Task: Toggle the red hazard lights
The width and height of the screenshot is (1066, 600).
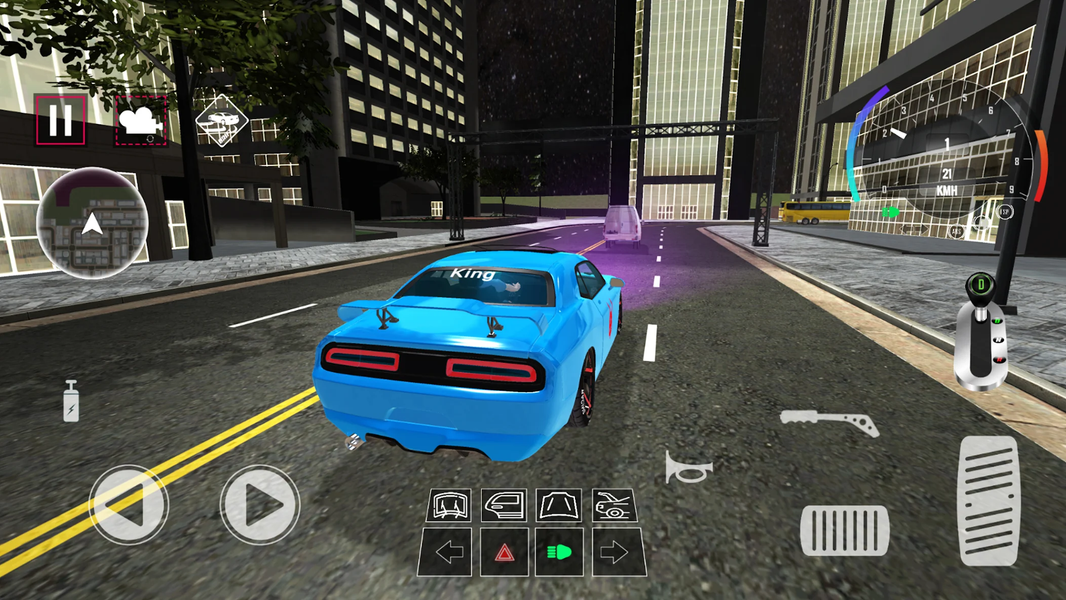Action: click(x=504, y=552)
